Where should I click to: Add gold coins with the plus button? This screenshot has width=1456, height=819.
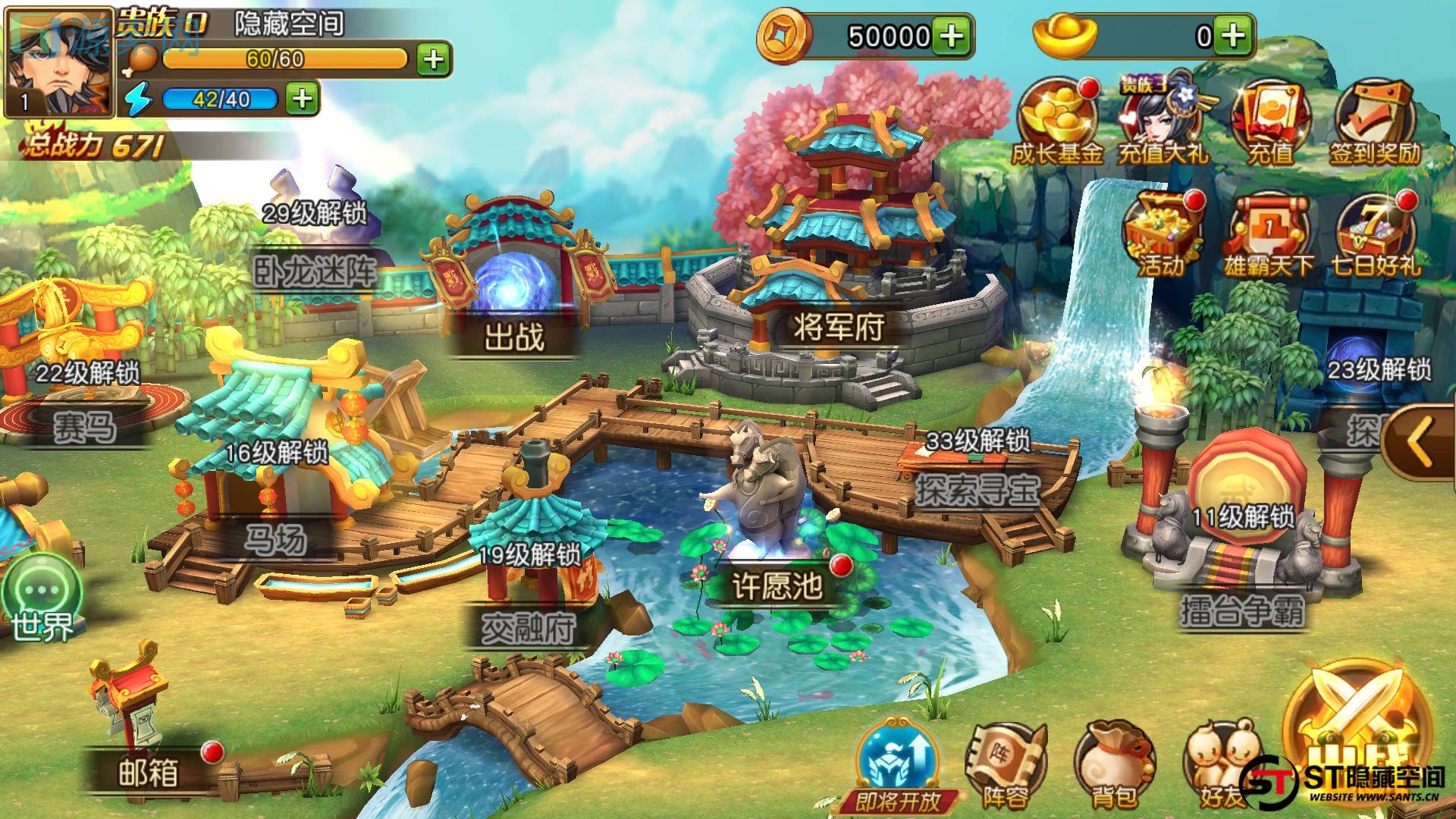click(952, 36)
